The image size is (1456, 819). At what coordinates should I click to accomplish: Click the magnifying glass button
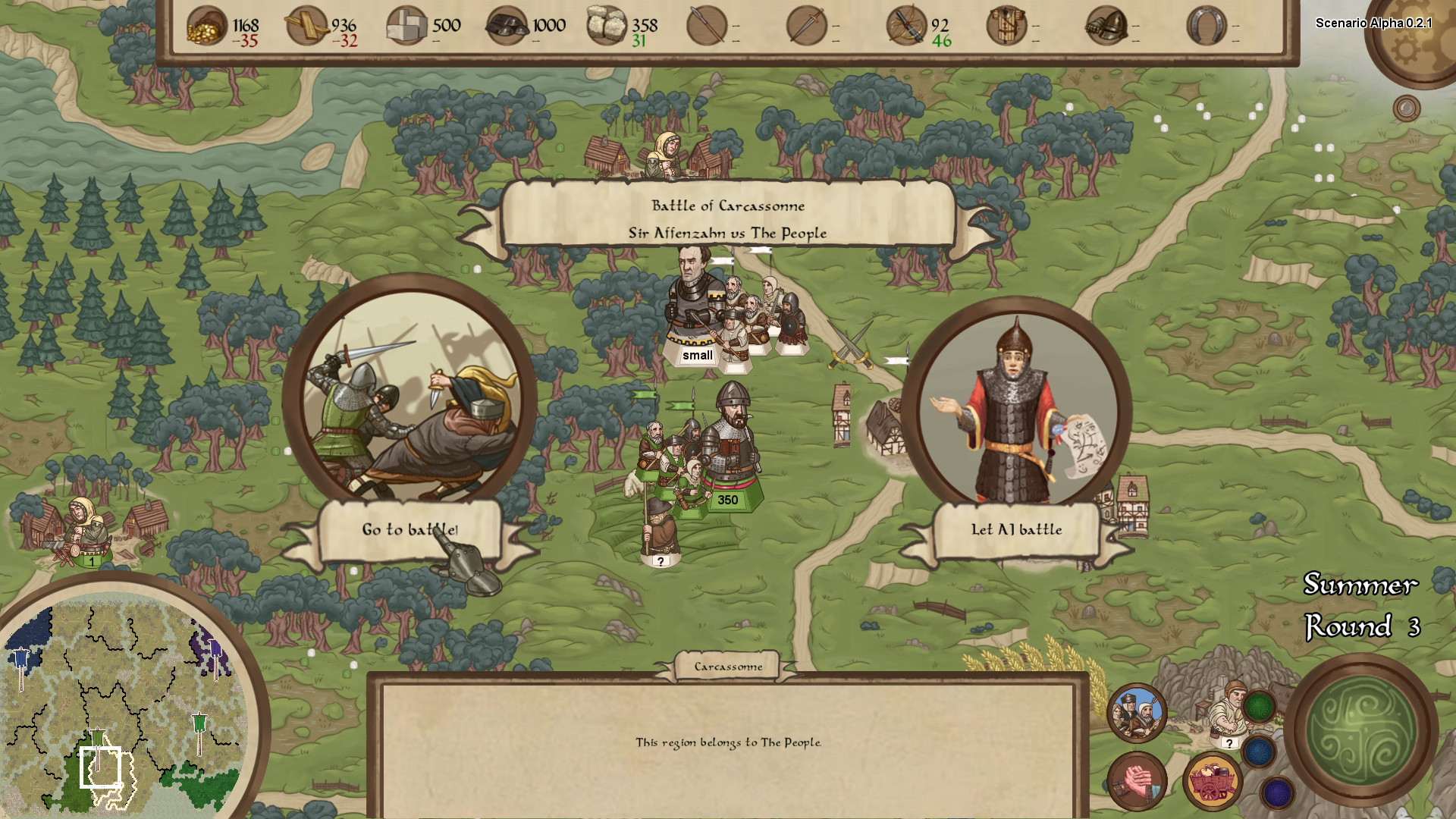coord(1406,108)
